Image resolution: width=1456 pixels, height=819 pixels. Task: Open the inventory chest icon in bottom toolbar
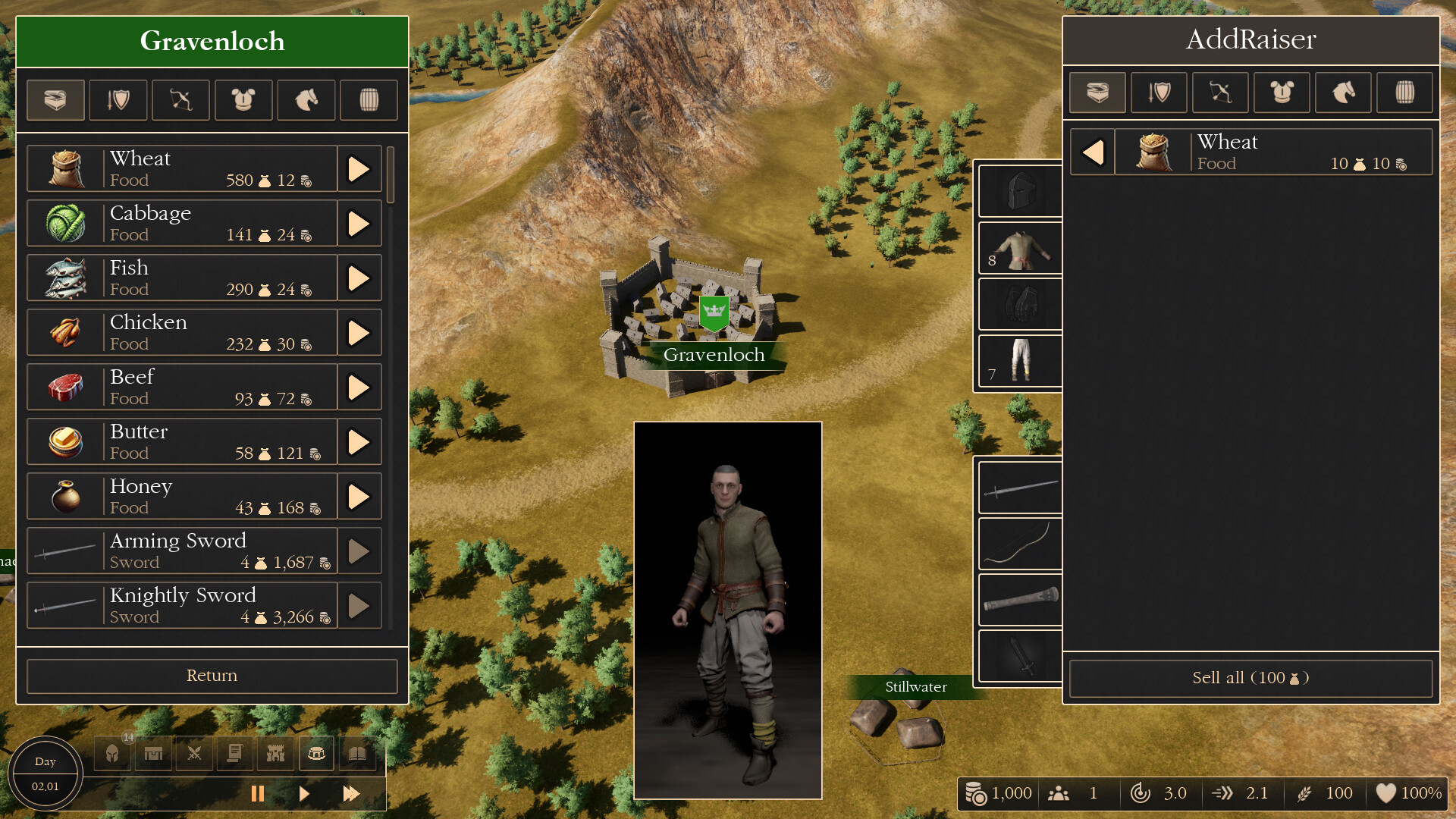pos(317,753)
